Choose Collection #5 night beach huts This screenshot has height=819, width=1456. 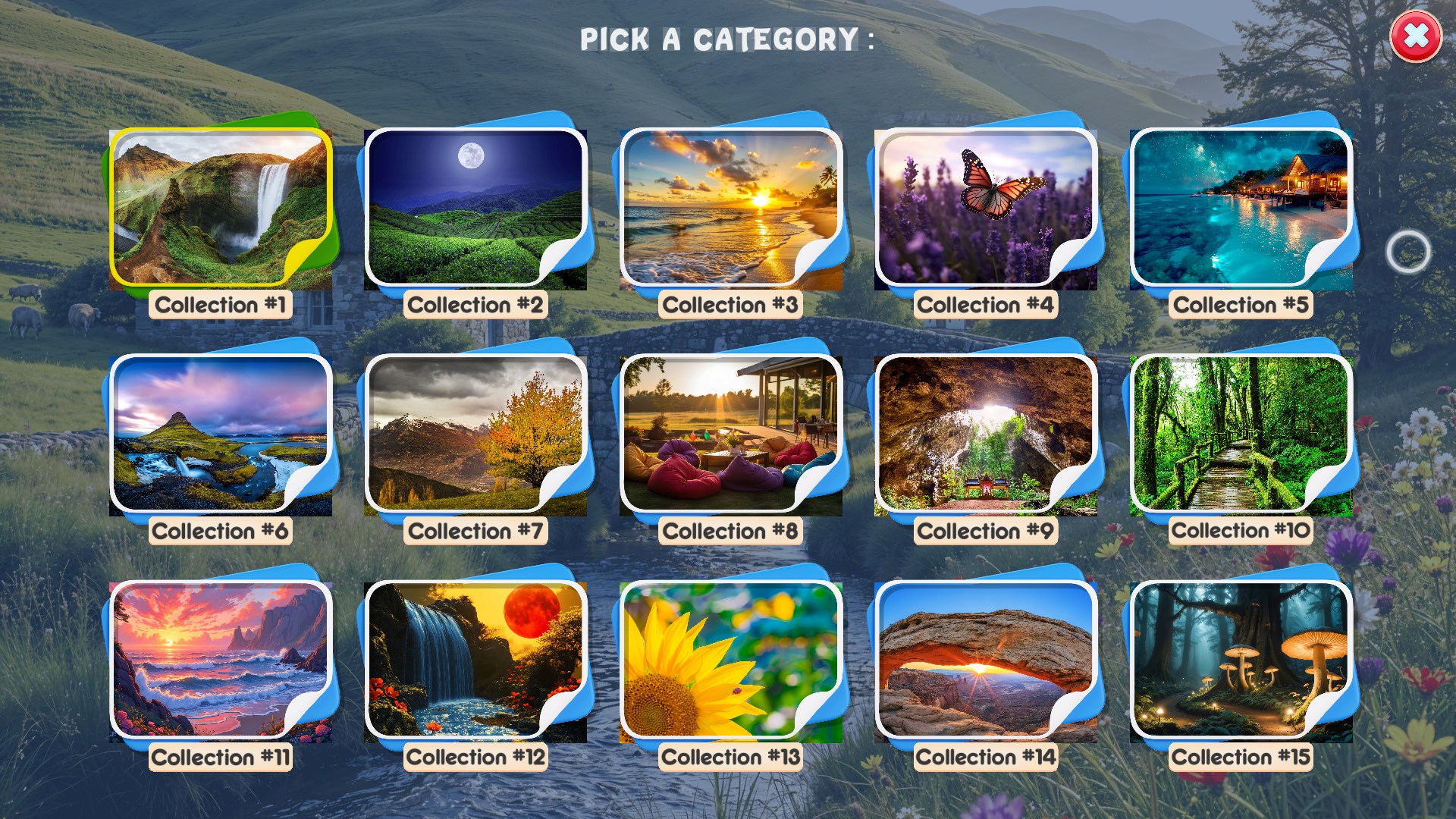point(1240,206)
